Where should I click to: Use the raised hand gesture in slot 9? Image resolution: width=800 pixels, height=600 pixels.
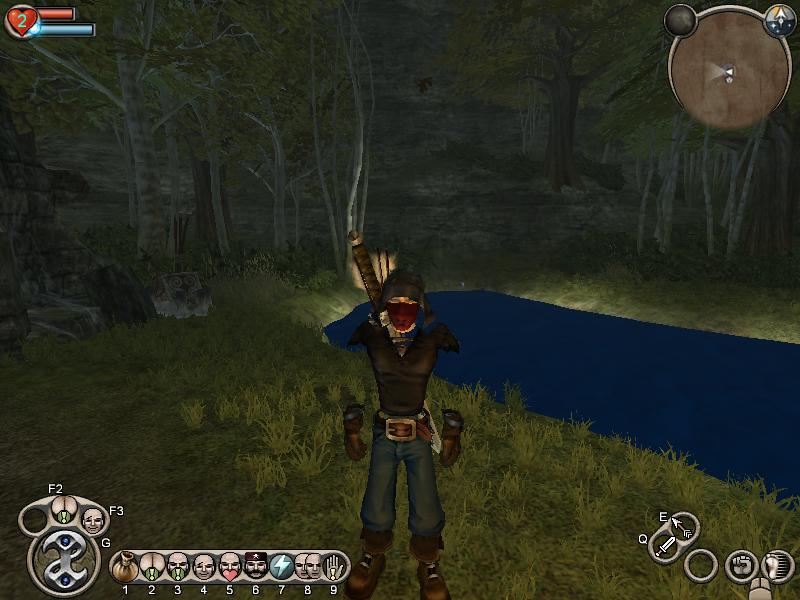(x=334, y=567)
